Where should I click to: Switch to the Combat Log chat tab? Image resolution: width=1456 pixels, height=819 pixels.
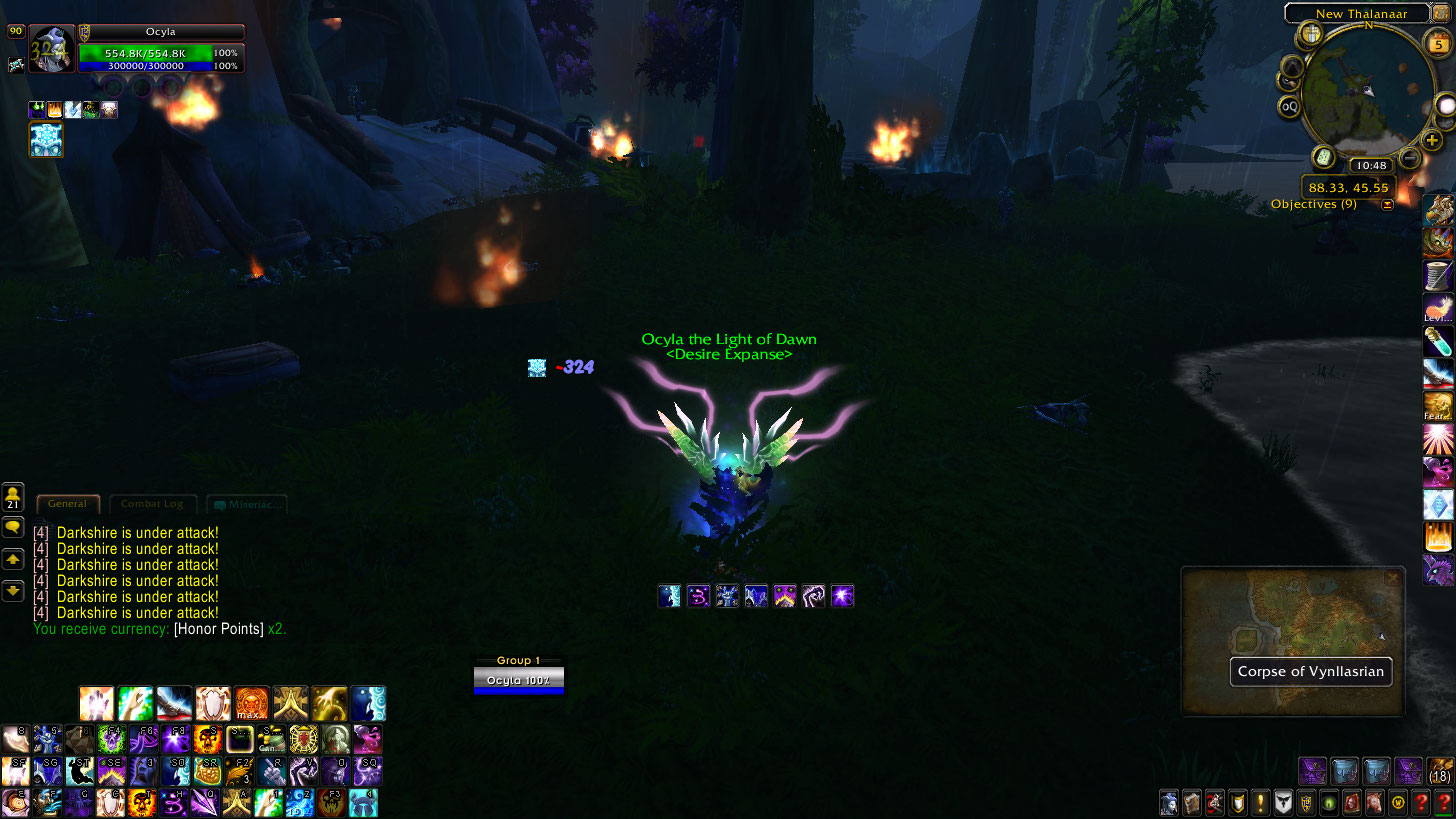tap(152, 504)
